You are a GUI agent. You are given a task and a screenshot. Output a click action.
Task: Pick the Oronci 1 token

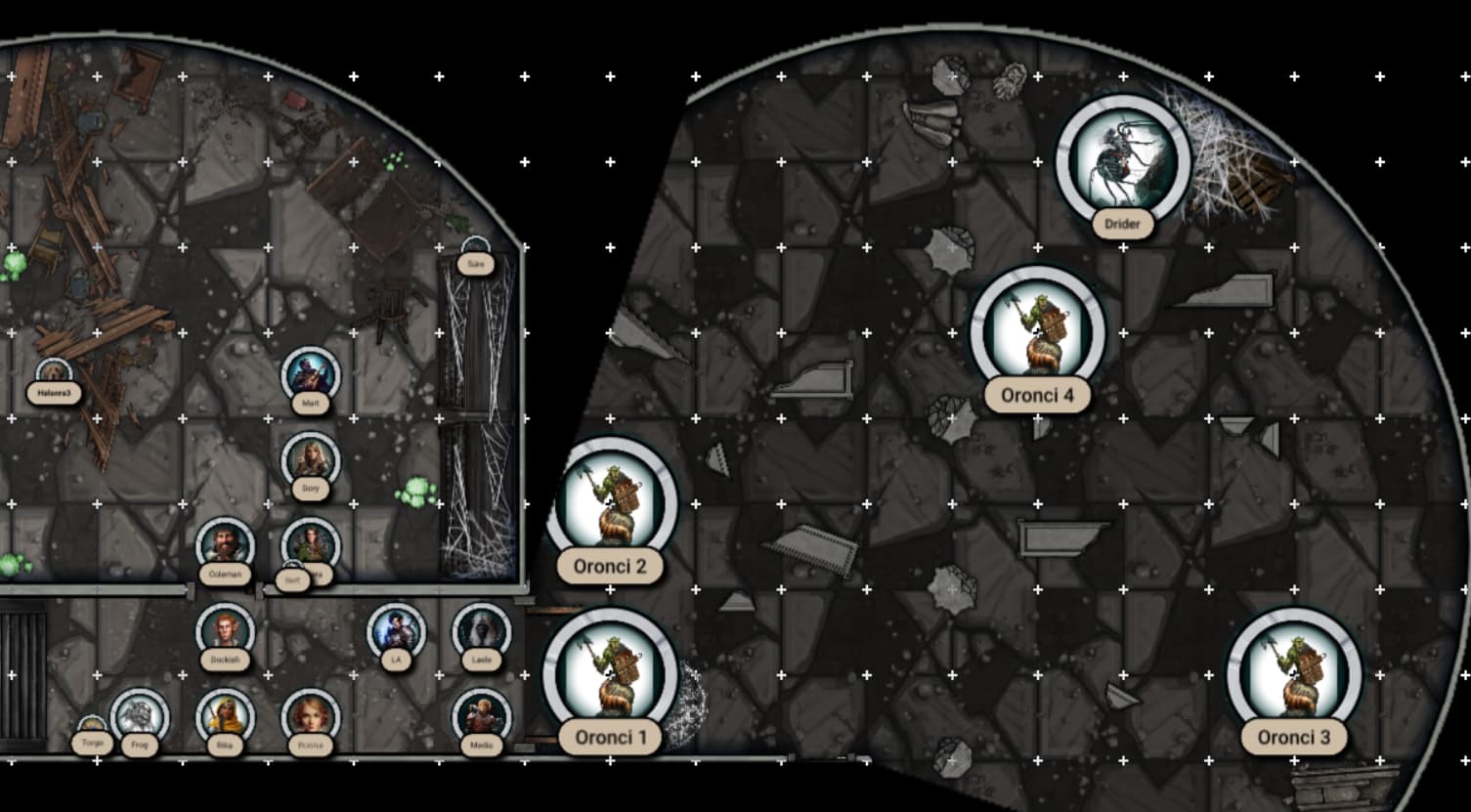610,674
